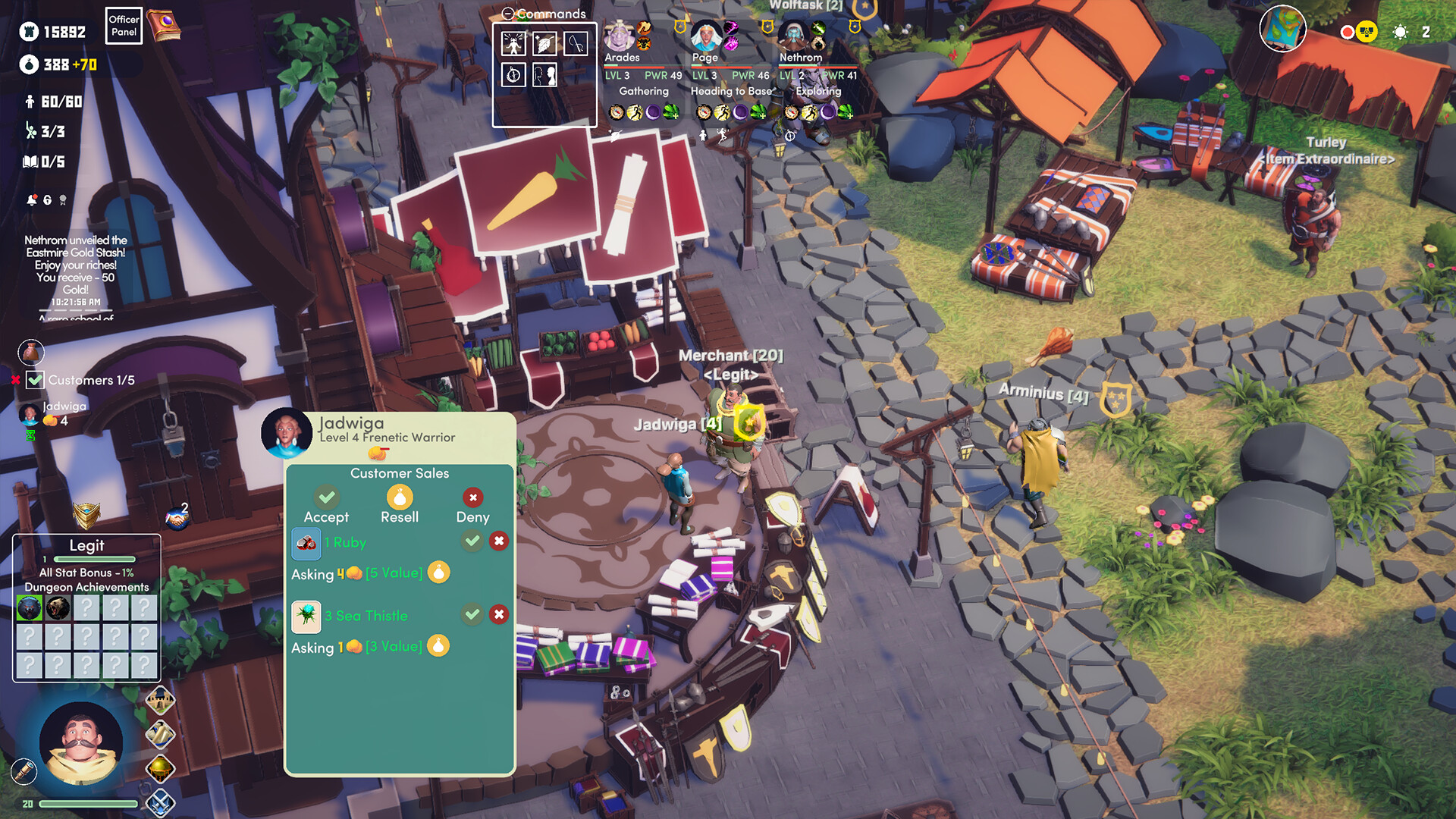
Task: Approve the 1 Ruby sale with green check
Action: pyautogui.click(x=472, y=541)
